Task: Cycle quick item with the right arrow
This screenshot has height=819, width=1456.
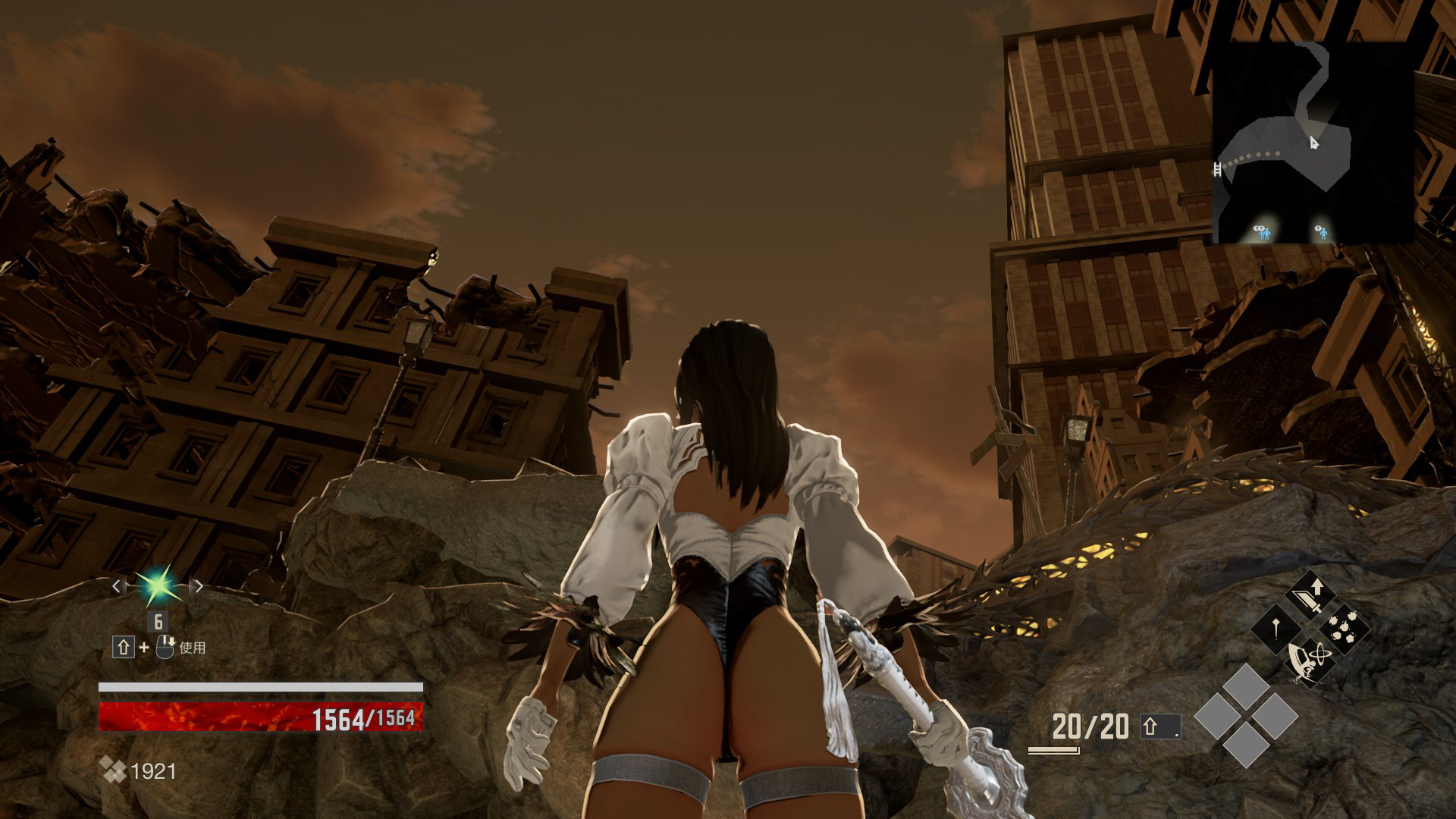Action: [199, 585]
